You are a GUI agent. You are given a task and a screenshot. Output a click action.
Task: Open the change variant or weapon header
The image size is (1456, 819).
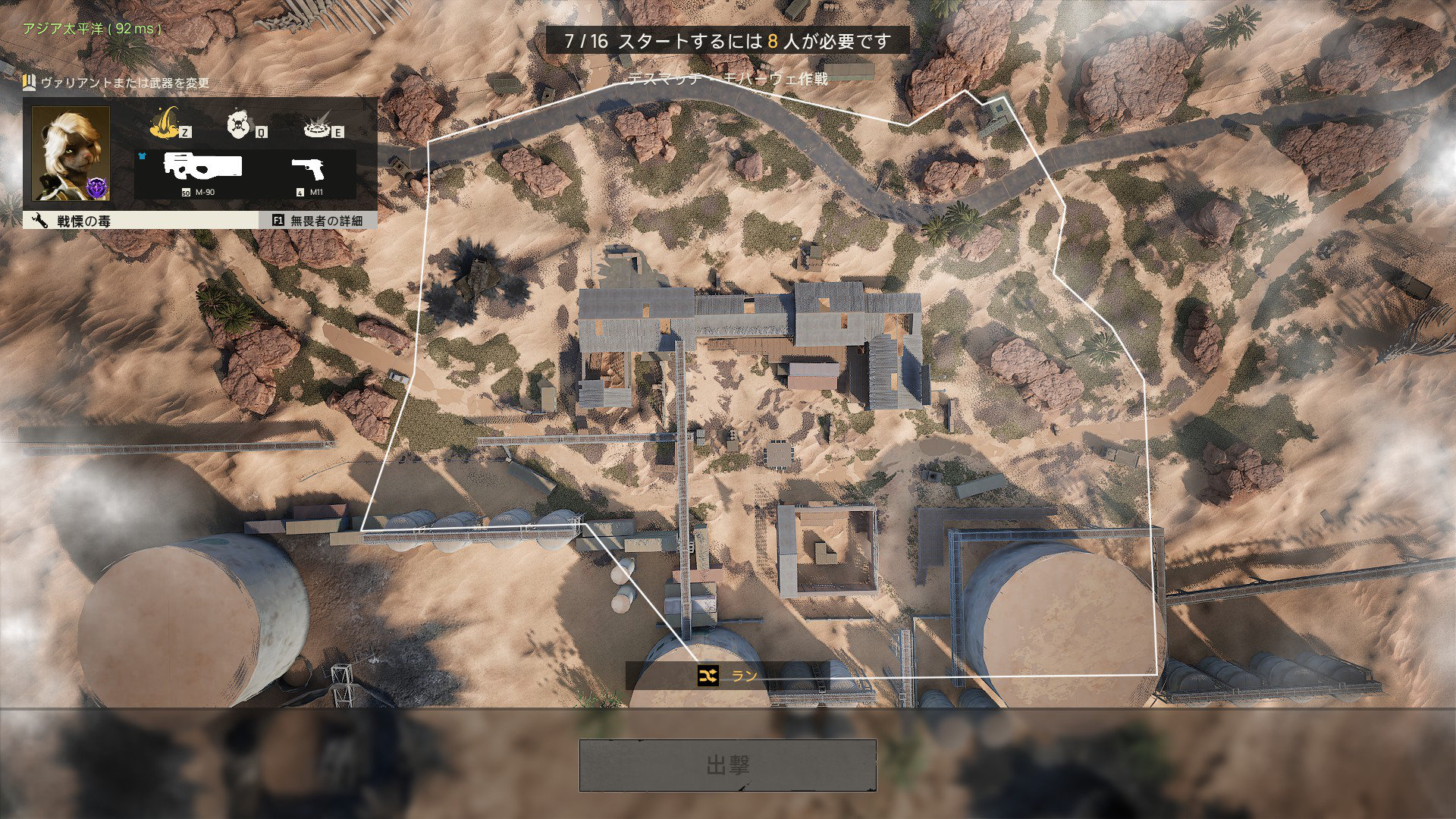[x=118, y=83]
